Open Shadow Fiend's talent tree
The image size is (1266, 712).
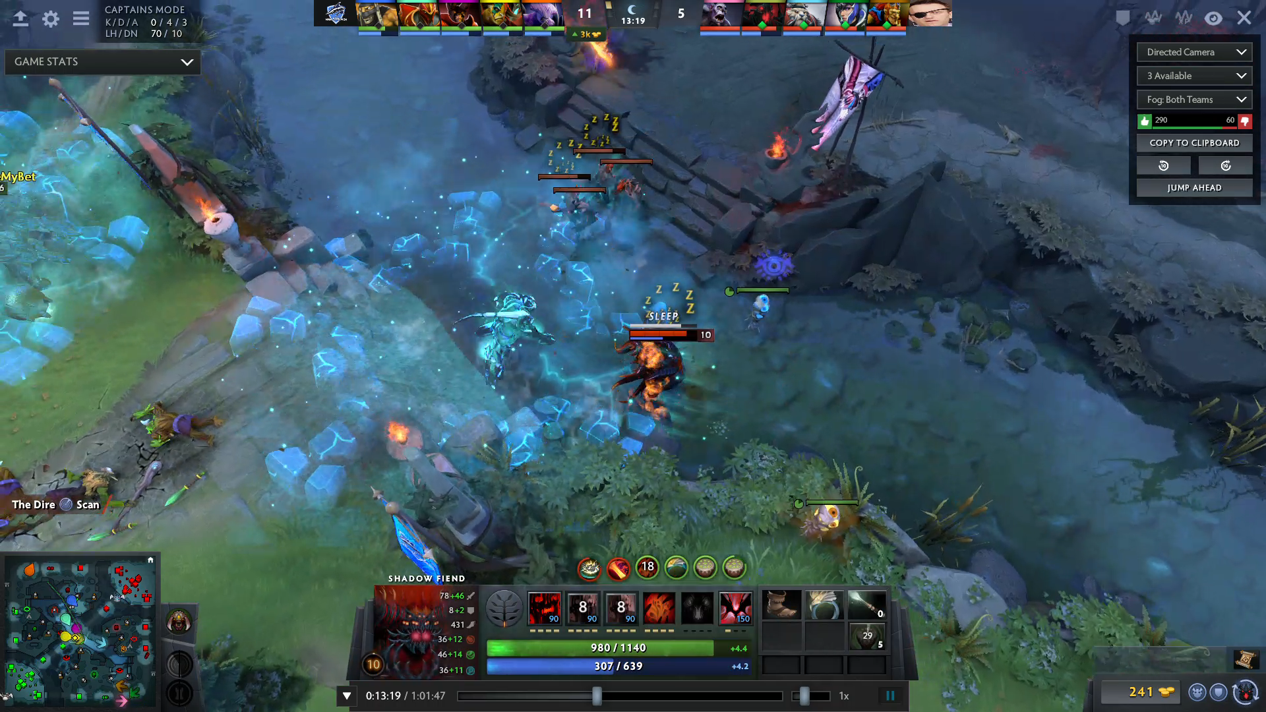coord(503,608)
